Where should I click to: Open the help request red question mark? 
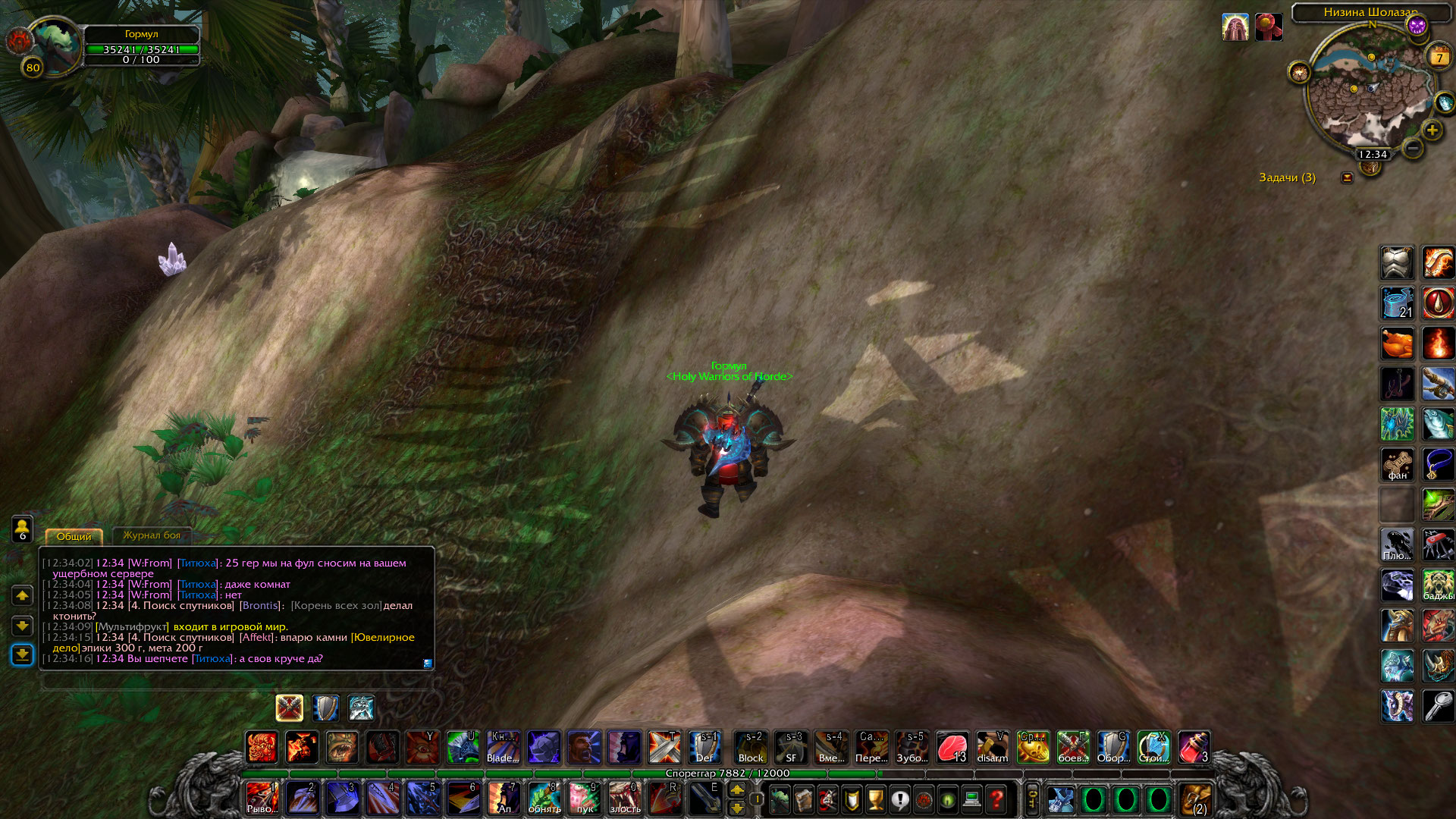click(996, 799)
